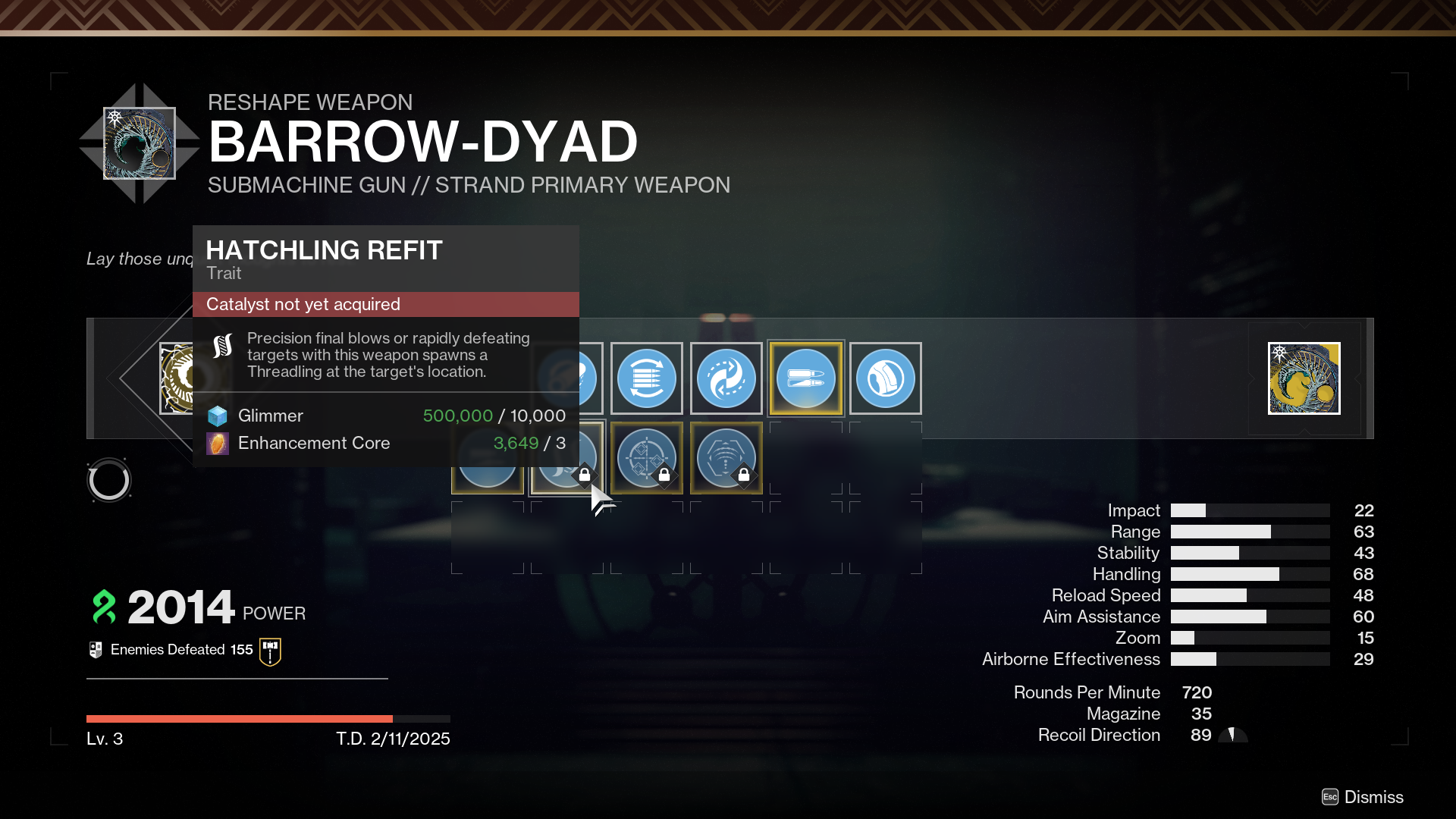Click the circular ring icon below the panel
The height and width of the screenshot is (819, 1456).
[x=109, y=480]
